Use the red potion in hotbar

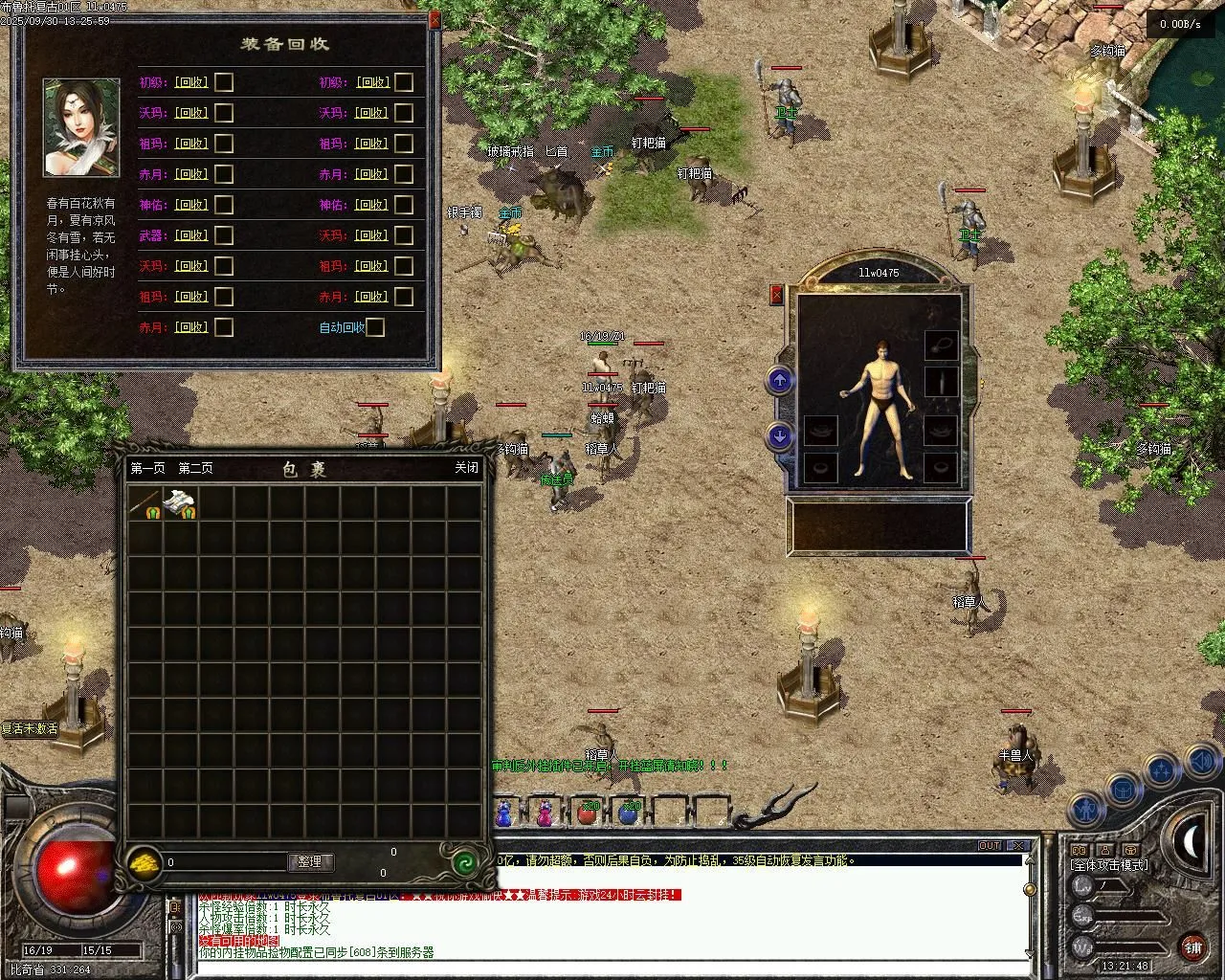pyautogui.click(x=587, y=813)
